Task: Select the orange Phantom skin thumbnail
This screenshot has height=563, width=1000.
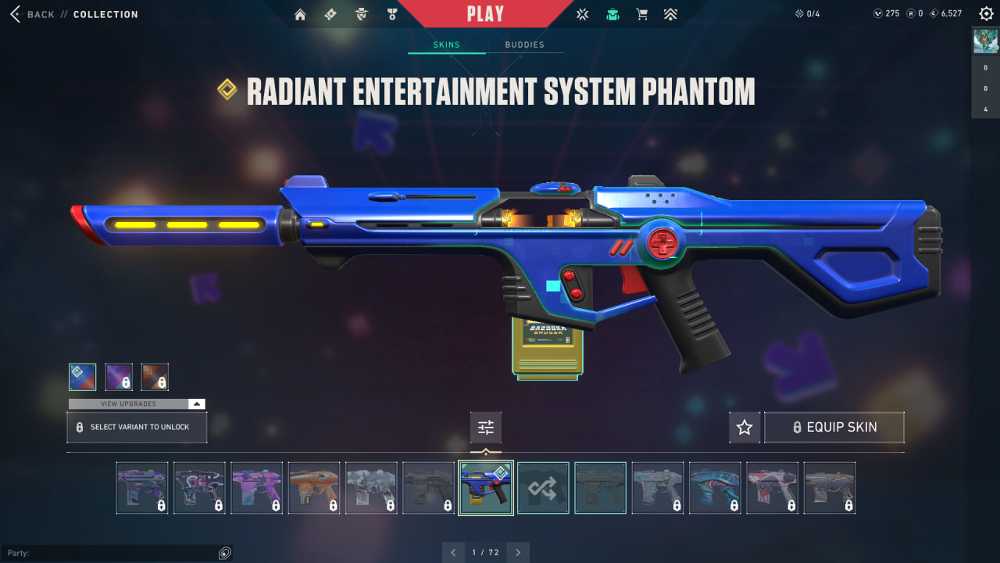Action: tap(314, 487)
